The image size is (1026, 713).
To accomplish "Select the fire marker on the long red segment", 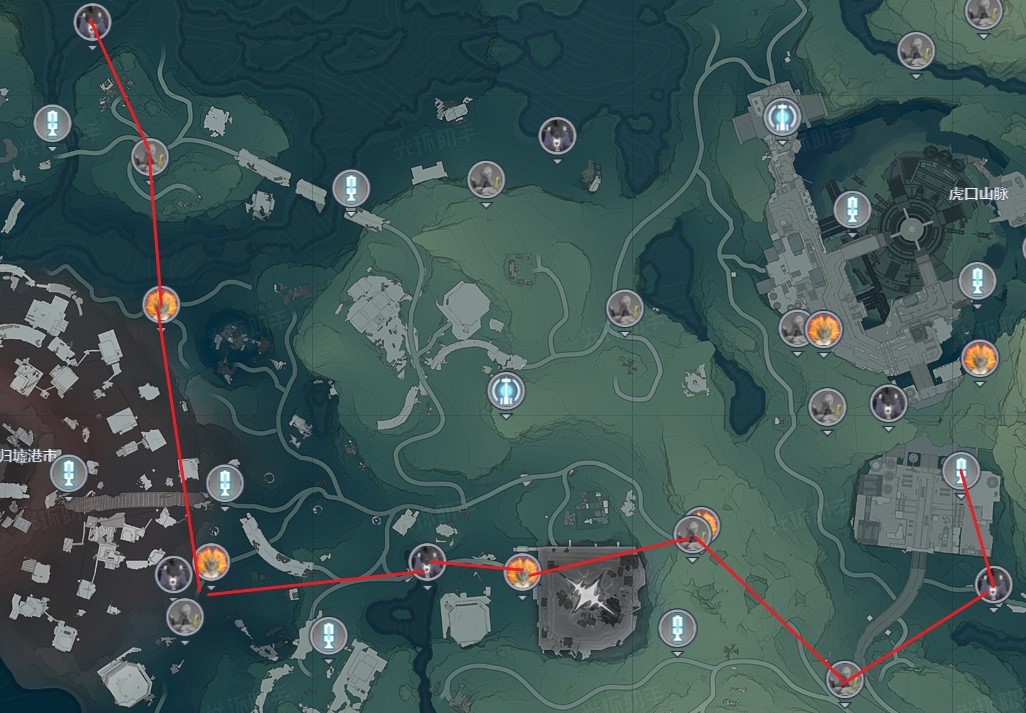I will tap(160, 304).
